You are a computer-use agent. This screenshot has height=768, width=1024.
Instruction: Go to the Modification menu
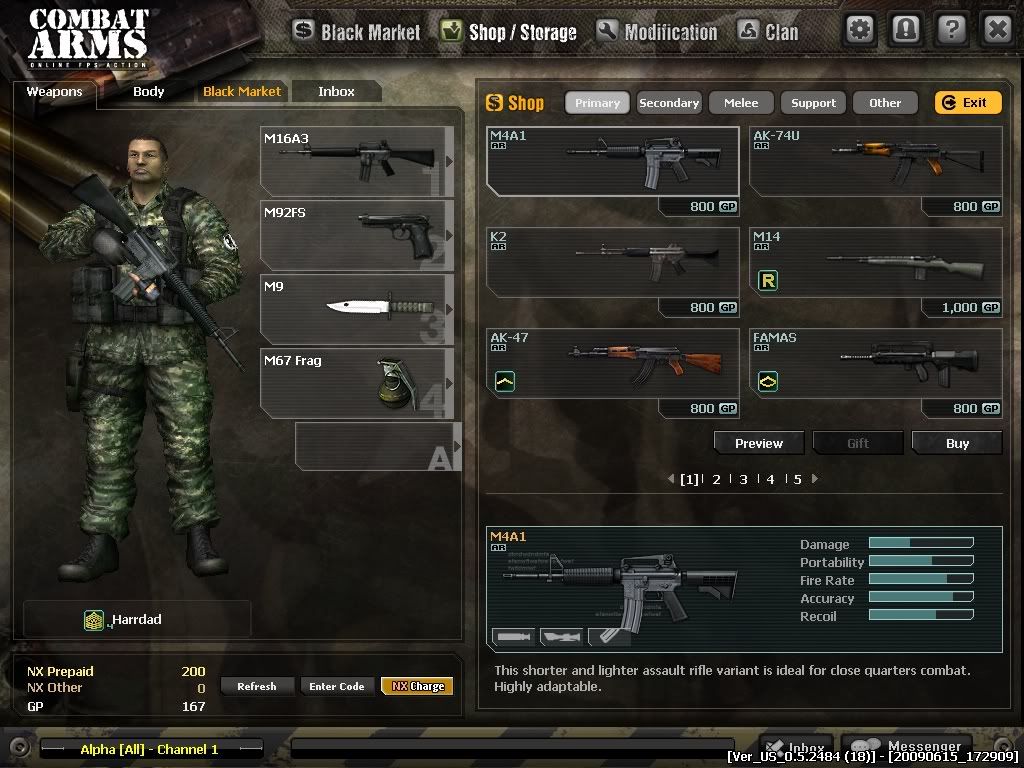[657, 32]
